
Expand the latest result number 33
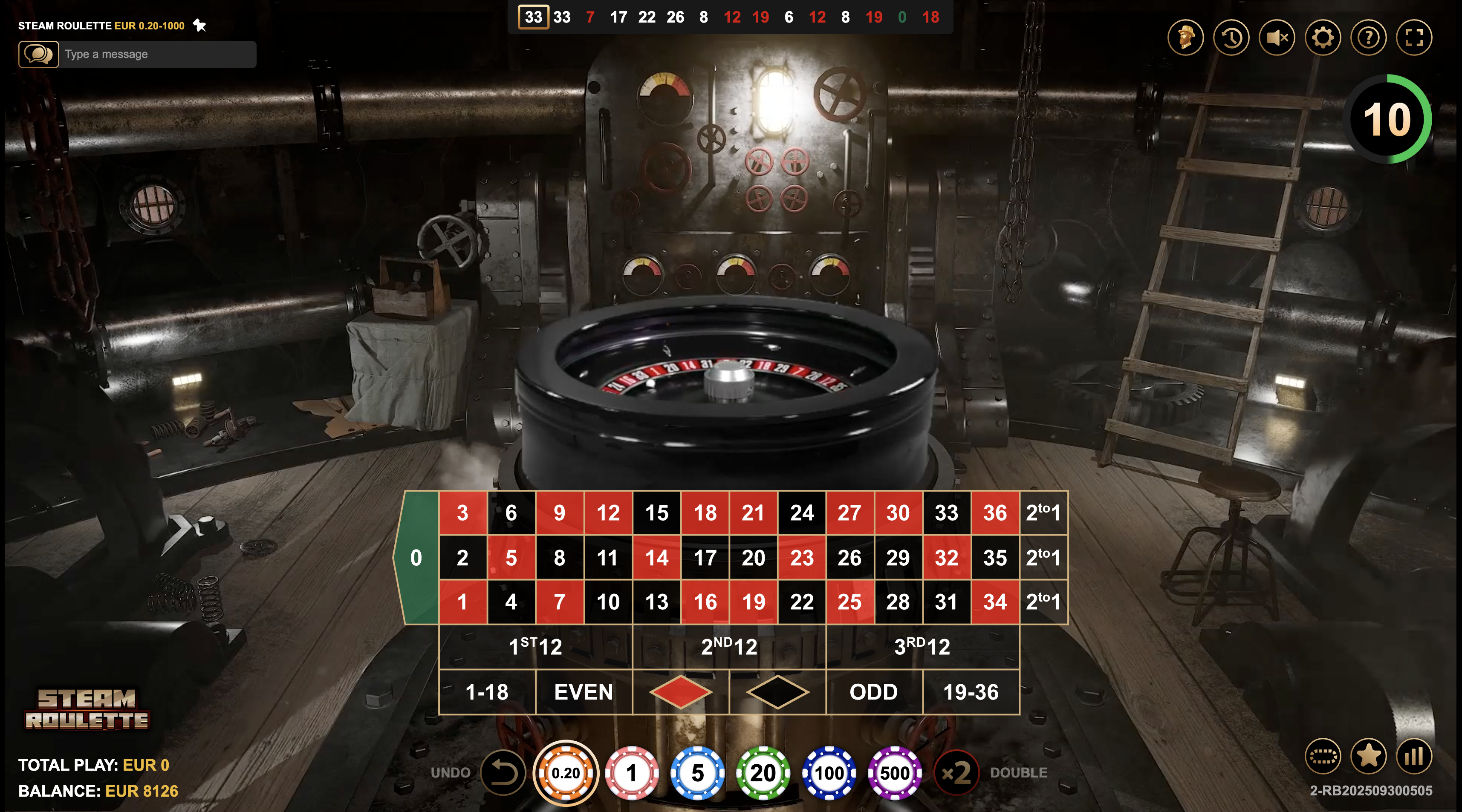click(x=534, y=17)
